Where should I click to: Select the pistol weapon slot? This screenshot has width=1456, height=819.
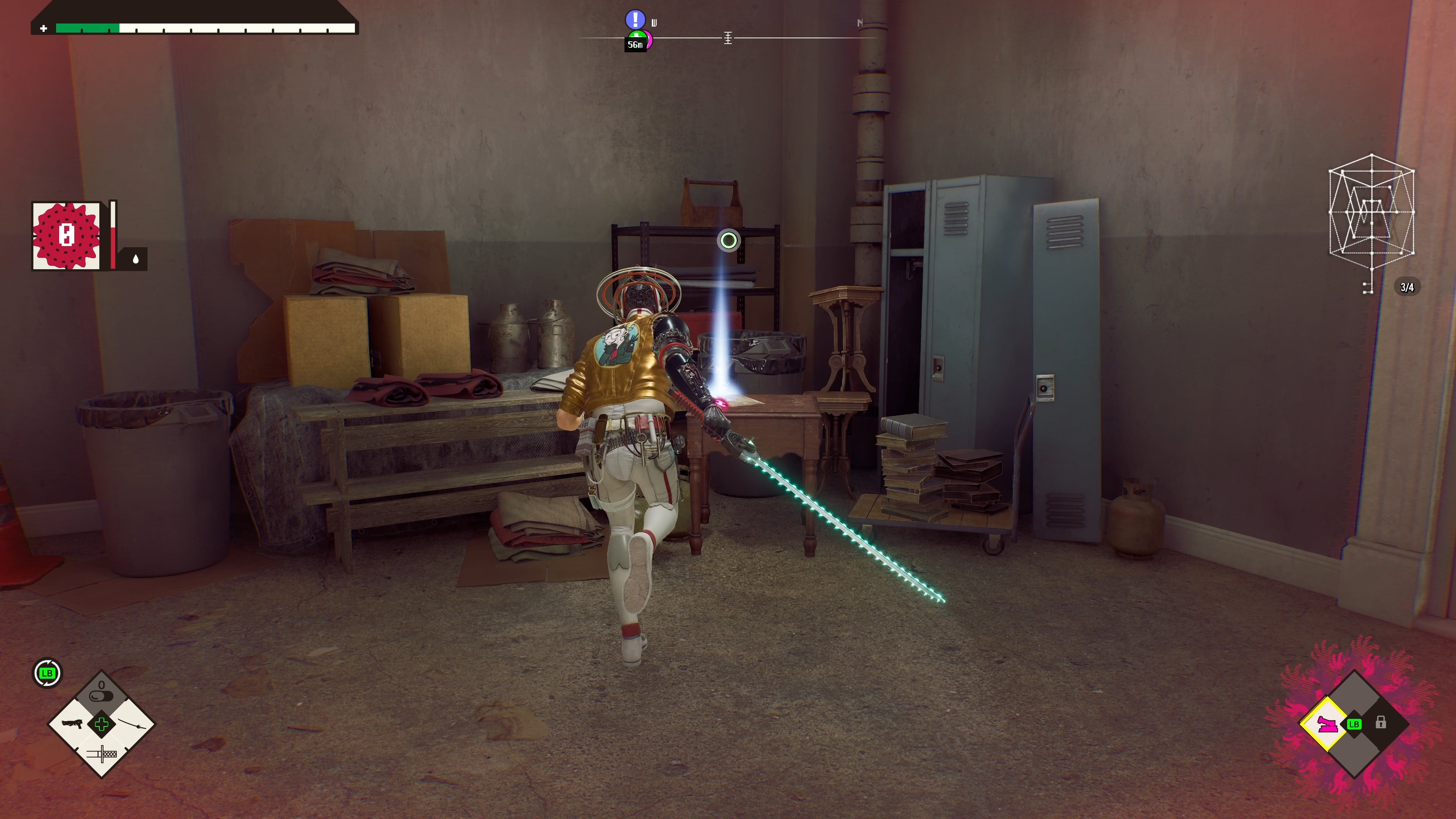72,723
